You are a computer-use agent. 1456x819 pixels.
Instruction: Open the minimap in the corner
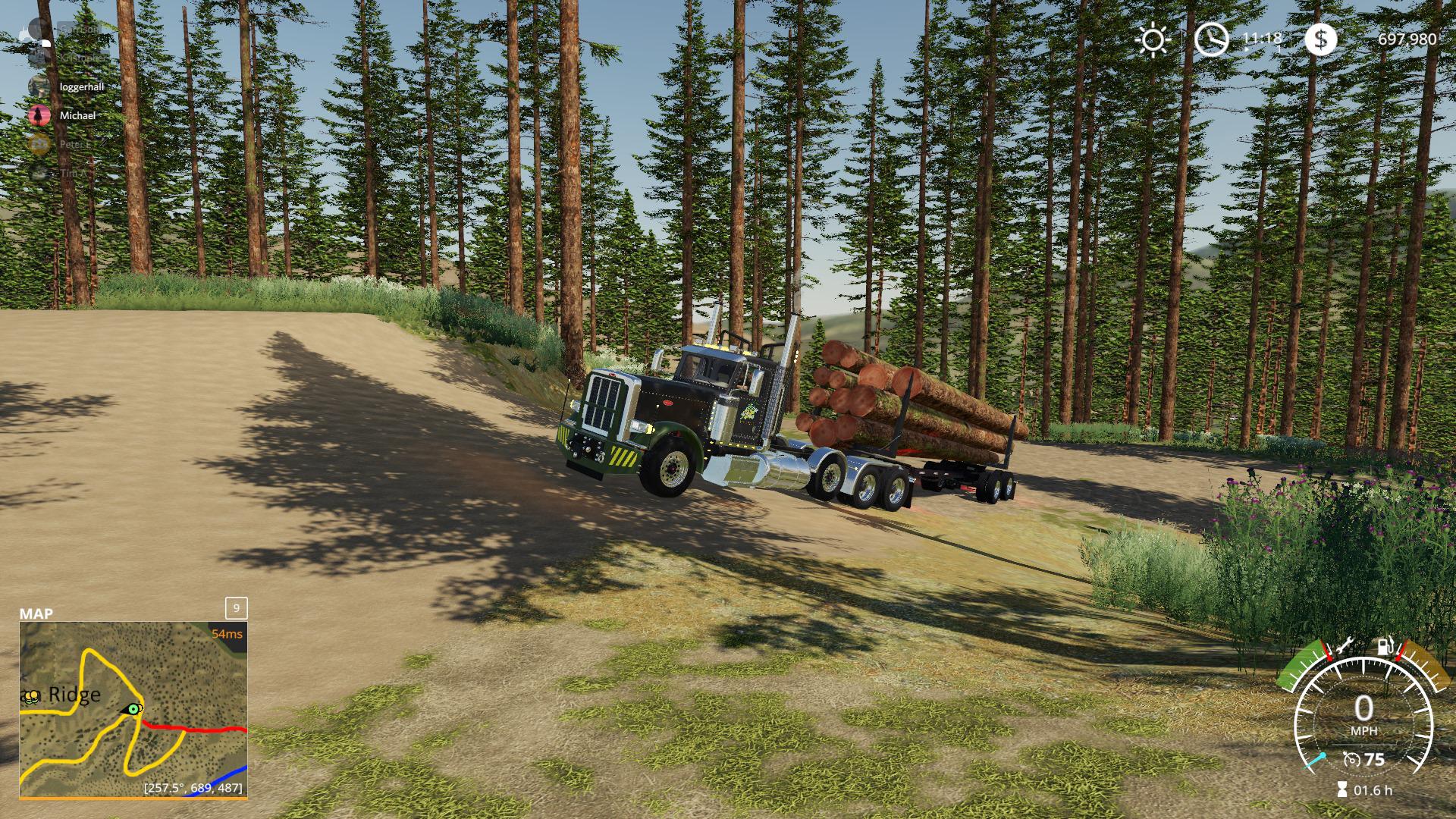click(x=133, y=710)
